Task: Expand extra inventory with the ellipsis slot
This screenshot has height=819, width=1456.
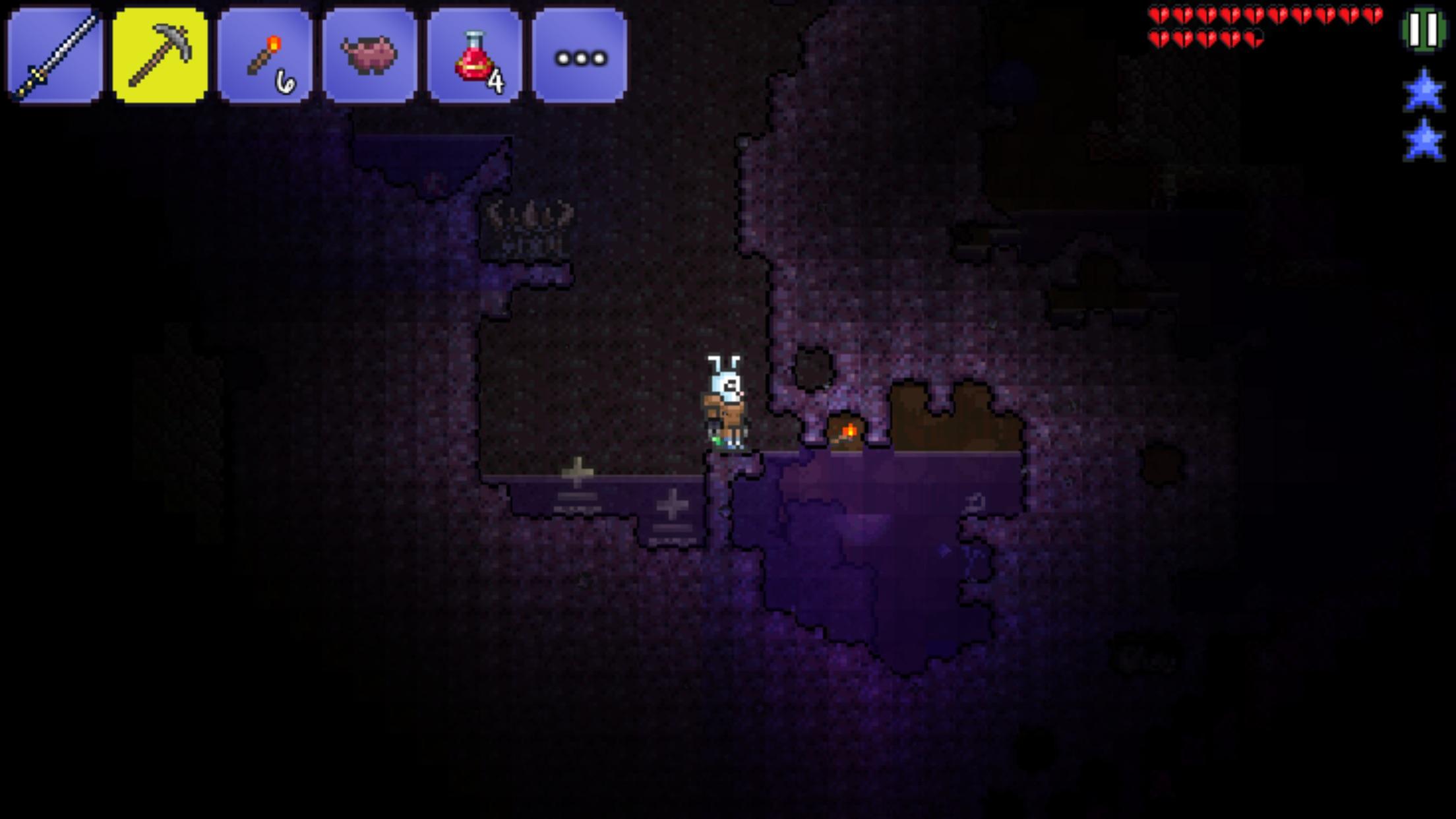Action: pyautogui.click(x=580, y=56)
